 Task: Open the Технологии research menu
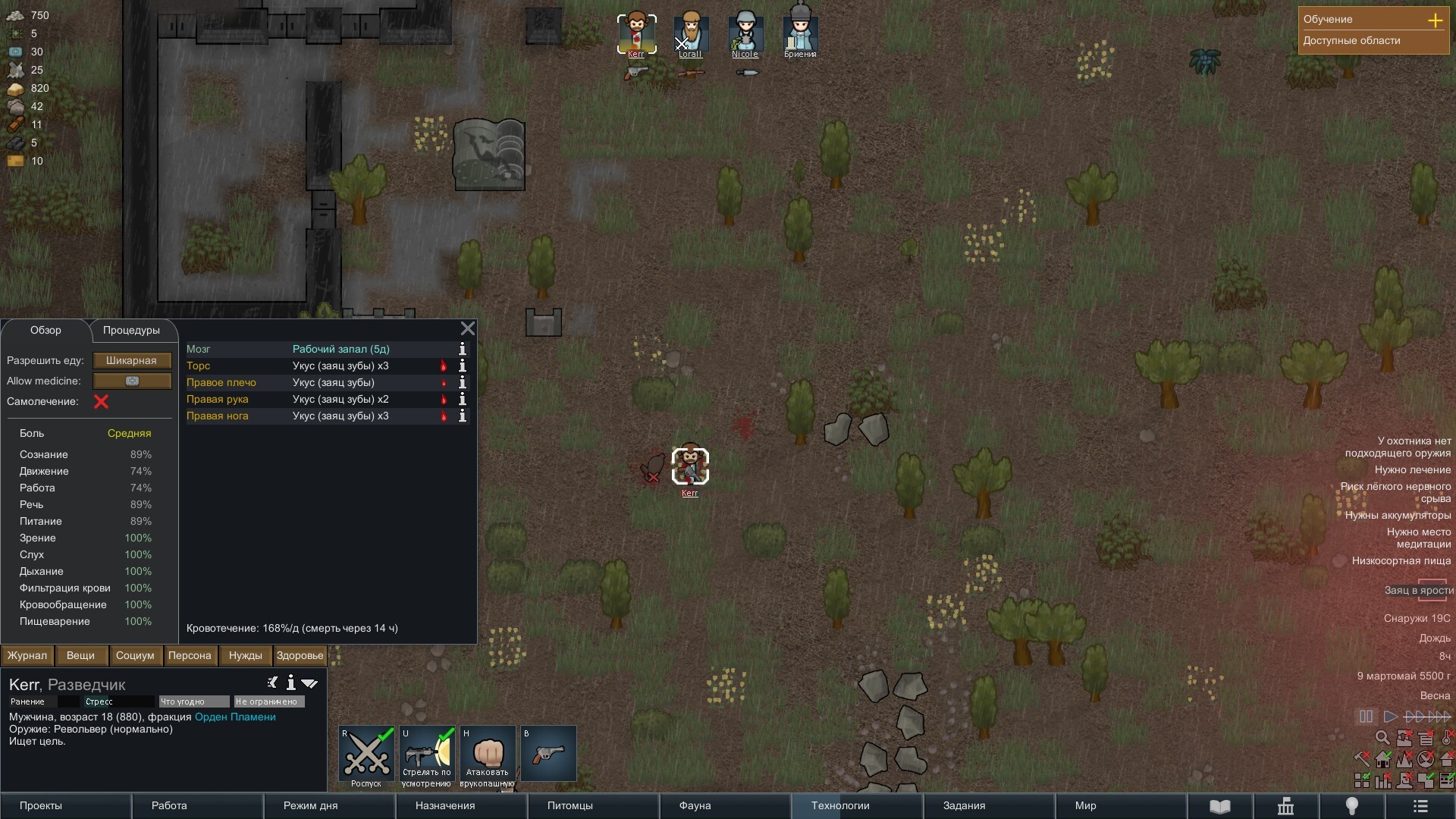coord(840,806)
